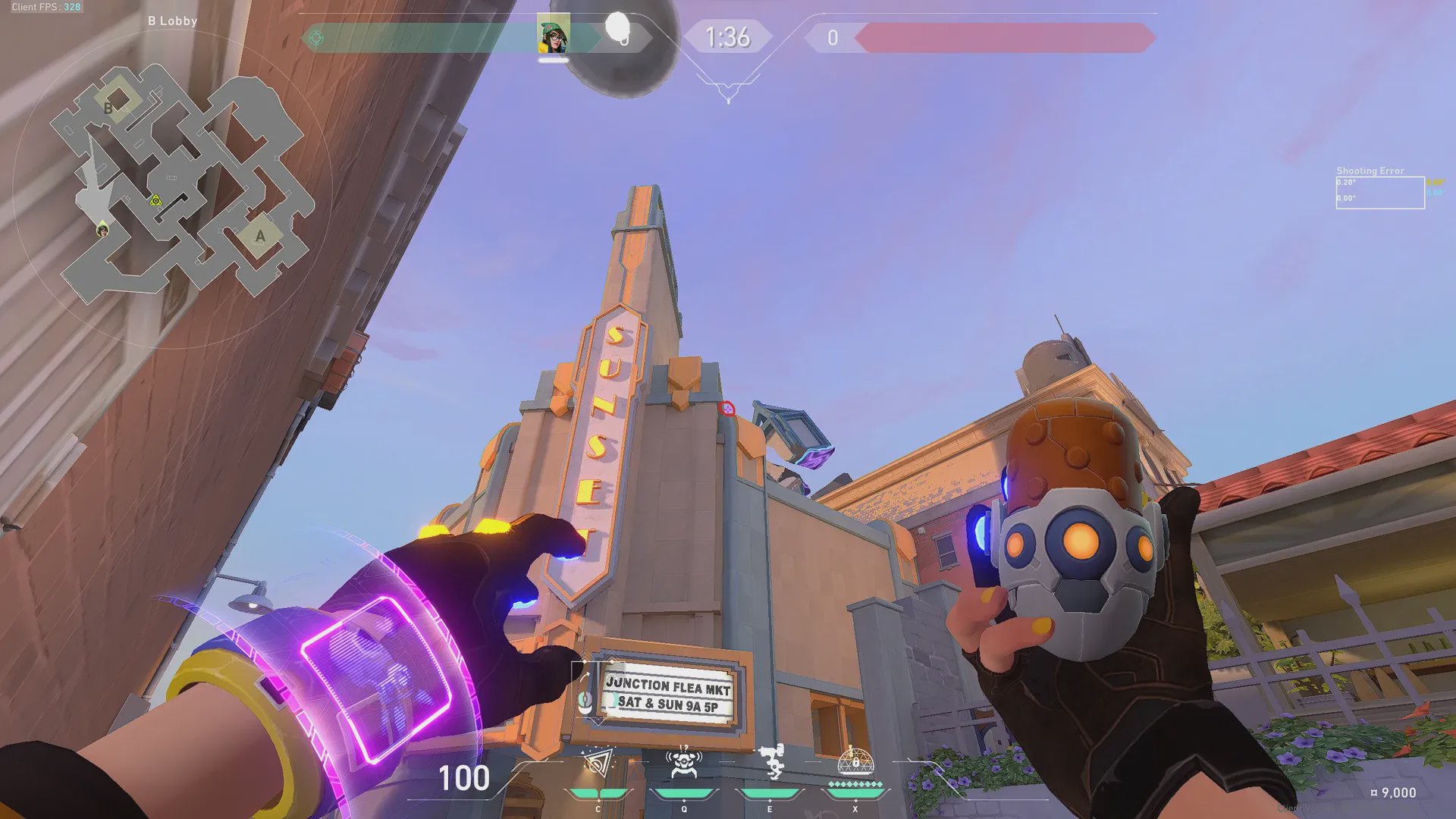Screen dimensions: 1456x819
Task: Select the Nanoswarm ability icon
Action: (x=598, y=764)
